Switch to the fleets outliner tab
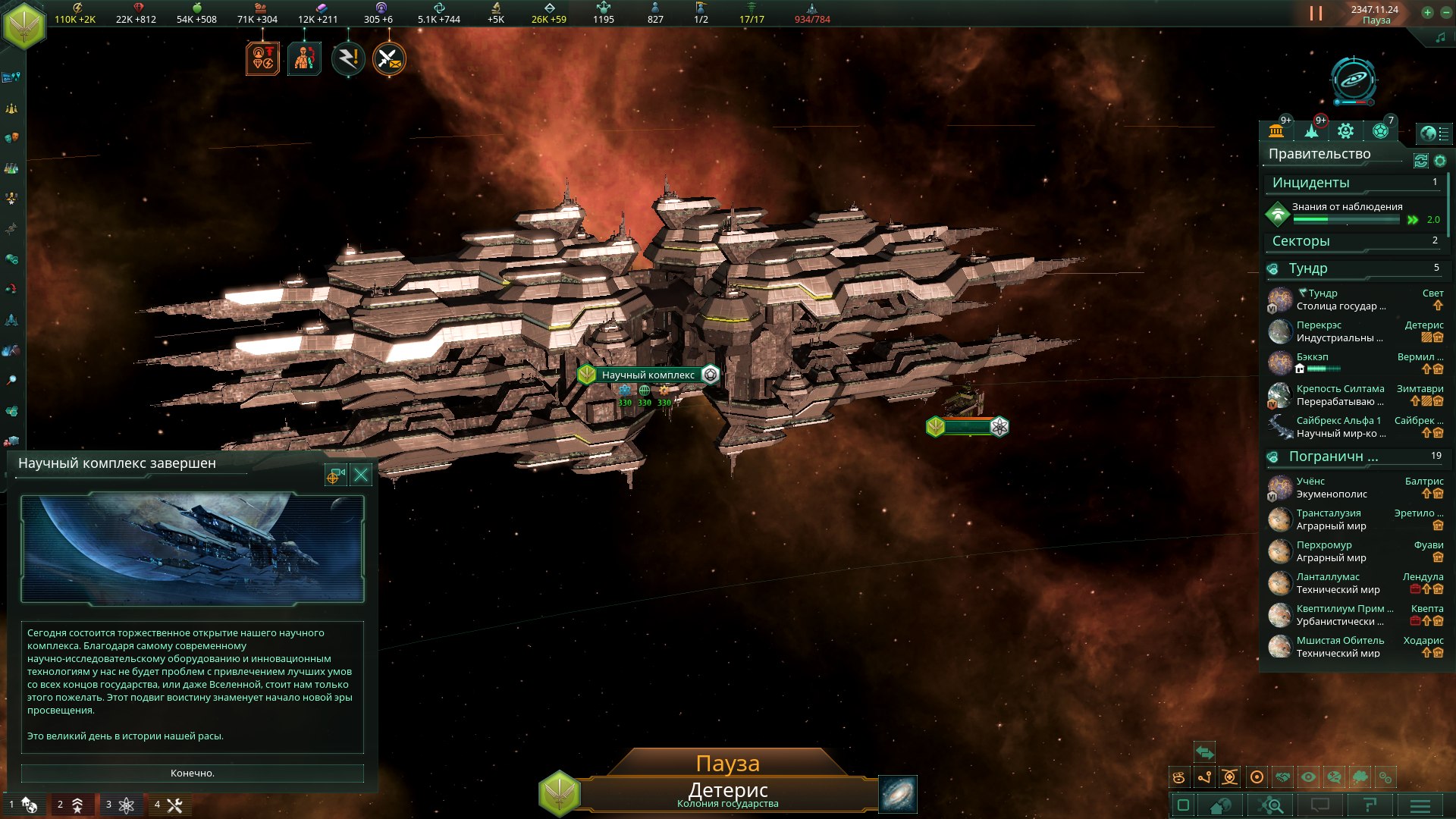The image size is (1456, 819). (1311, 131)
